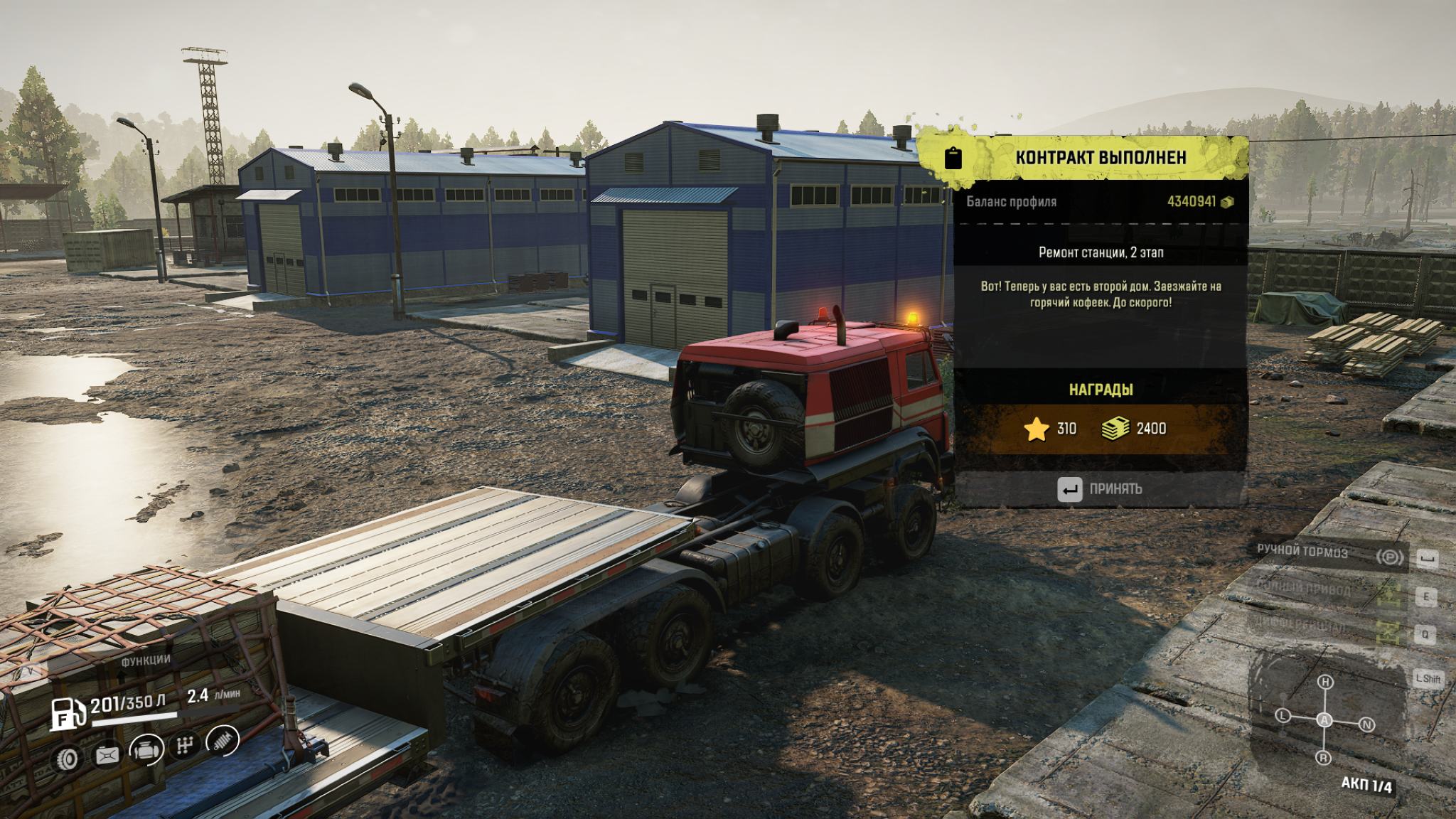Select the suspension damage status icon

tap(222, 742)
